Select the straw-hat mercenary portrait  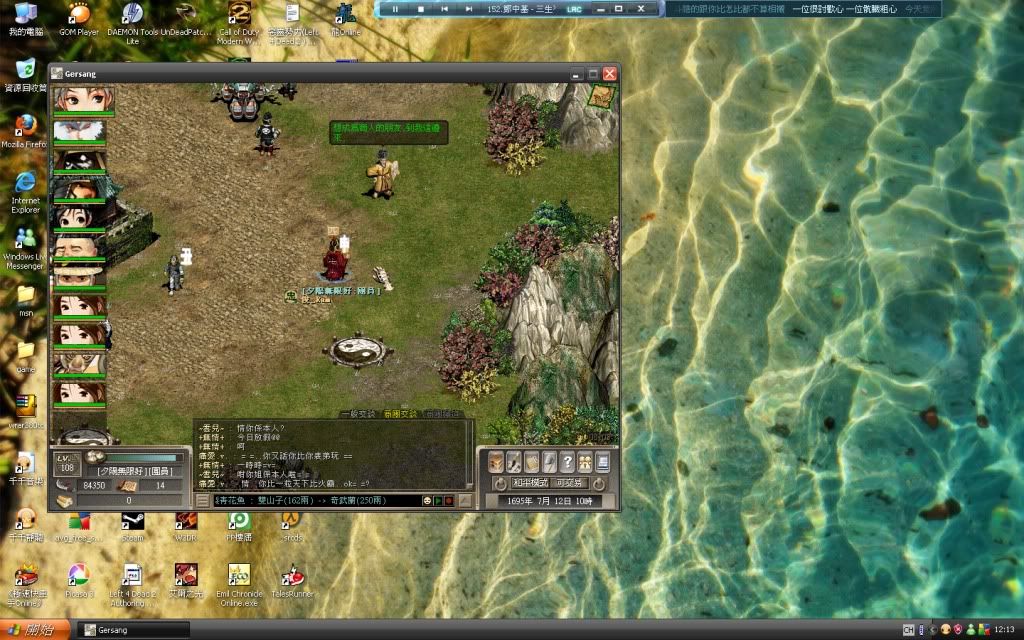pos(83,275)
